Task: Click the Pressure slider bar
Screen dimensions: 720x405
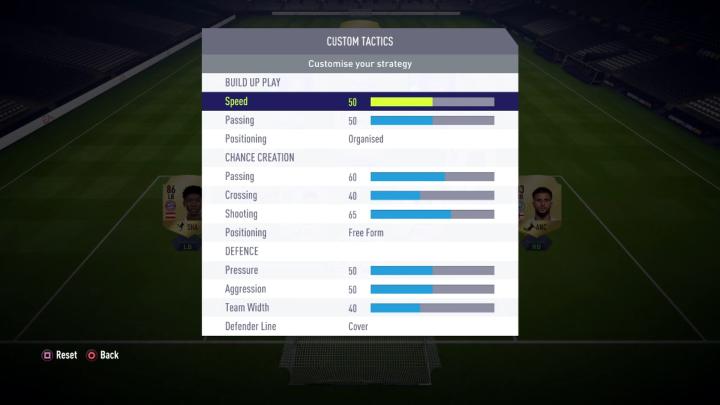Action: pos(432,271)
